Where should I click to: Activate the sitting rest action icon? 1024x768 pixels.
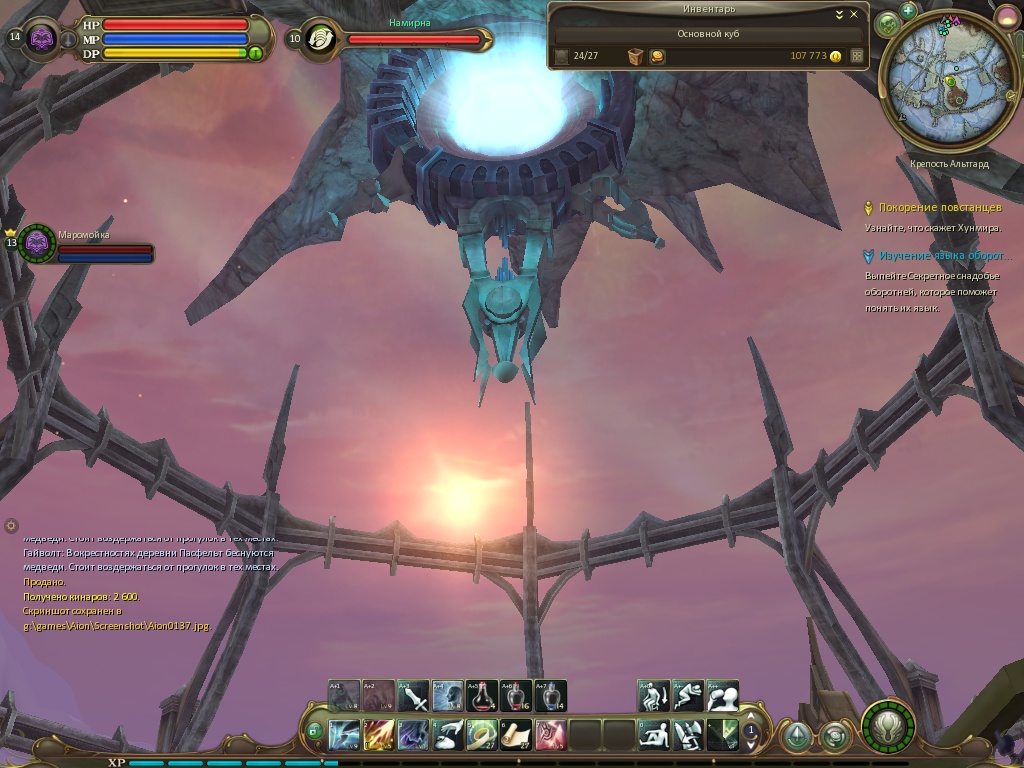tap(653, 735)
